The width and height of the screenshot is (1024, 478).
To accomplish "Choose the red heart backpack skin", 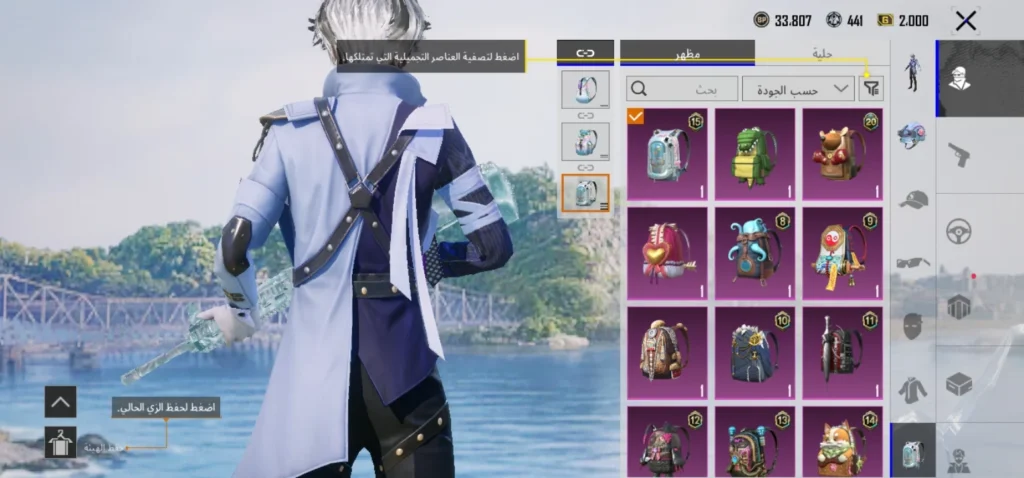I will (666, 253).
